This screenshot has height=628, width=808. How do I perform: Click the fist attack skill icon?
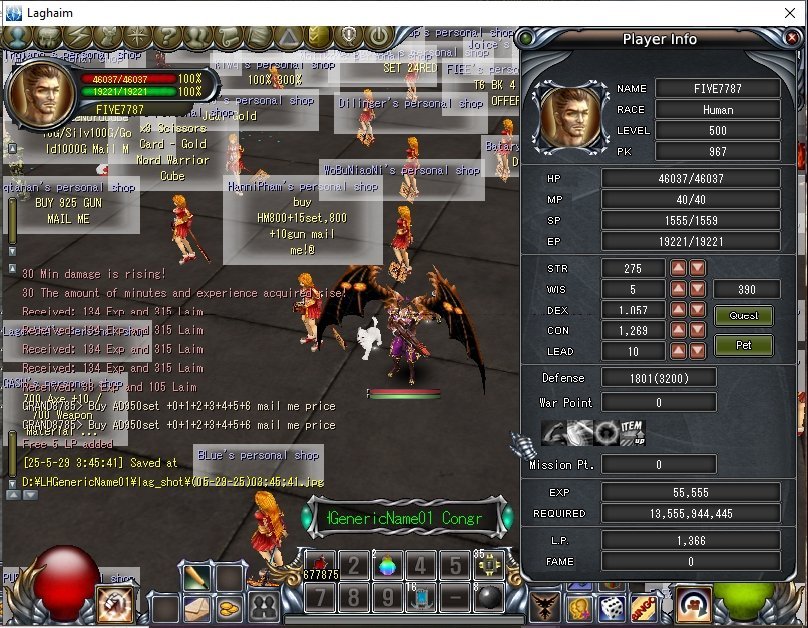pos(114,604)
